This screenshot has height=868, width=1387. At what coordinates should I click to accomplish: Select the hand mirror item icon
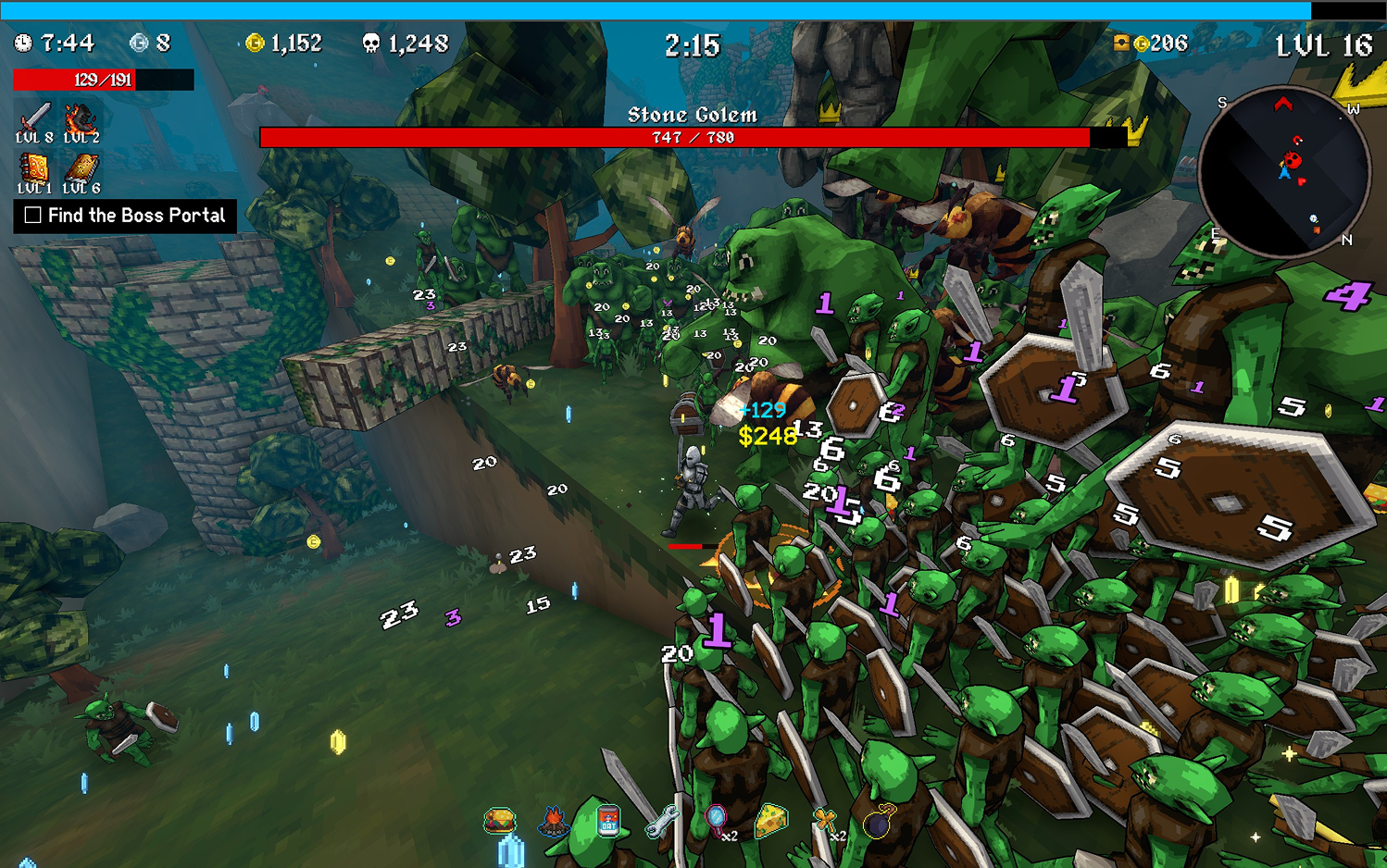(716, 820)
